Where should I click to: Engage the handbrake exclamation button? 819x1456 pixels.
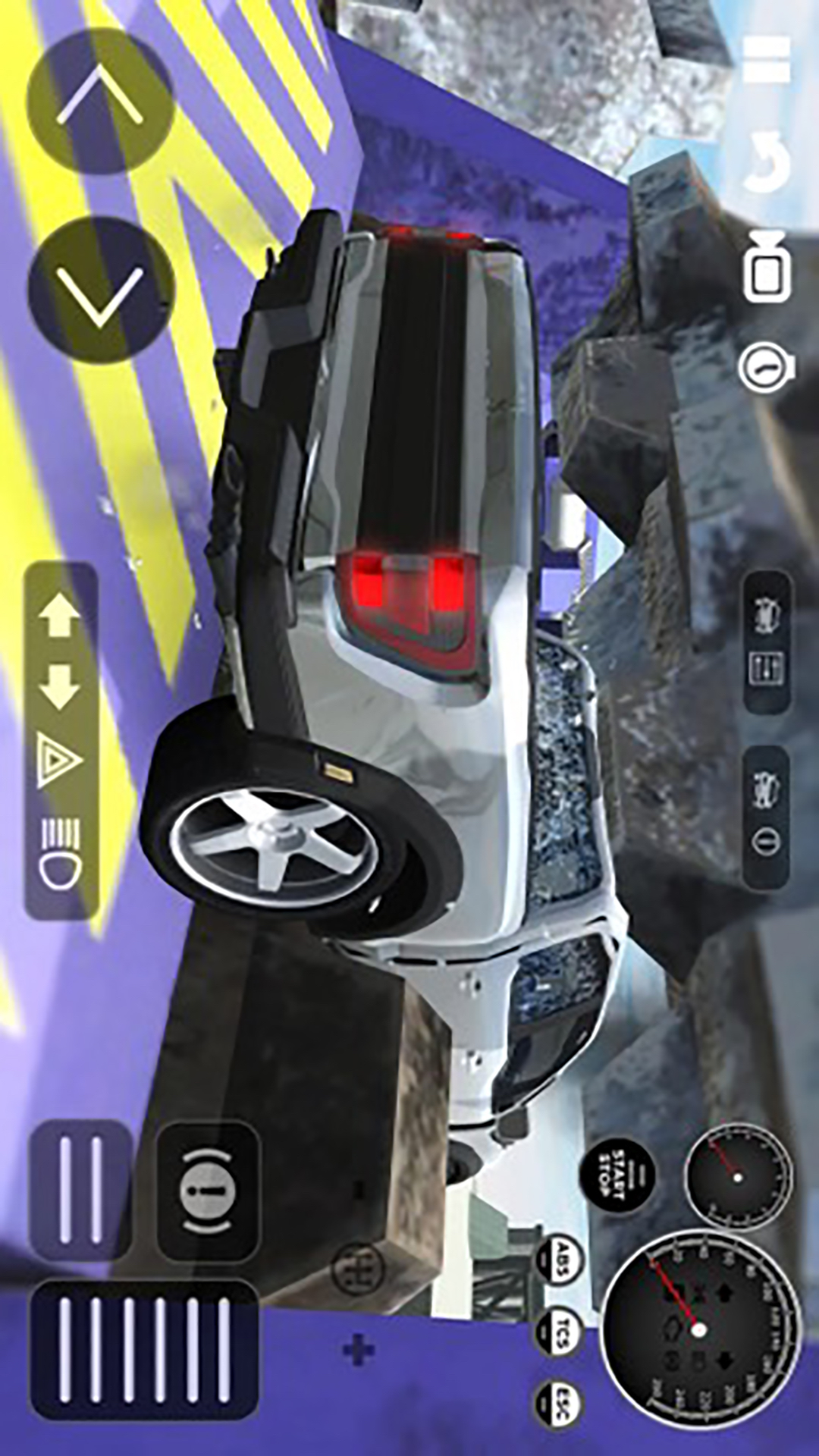pyautogui.click(x=208, y=1191)
